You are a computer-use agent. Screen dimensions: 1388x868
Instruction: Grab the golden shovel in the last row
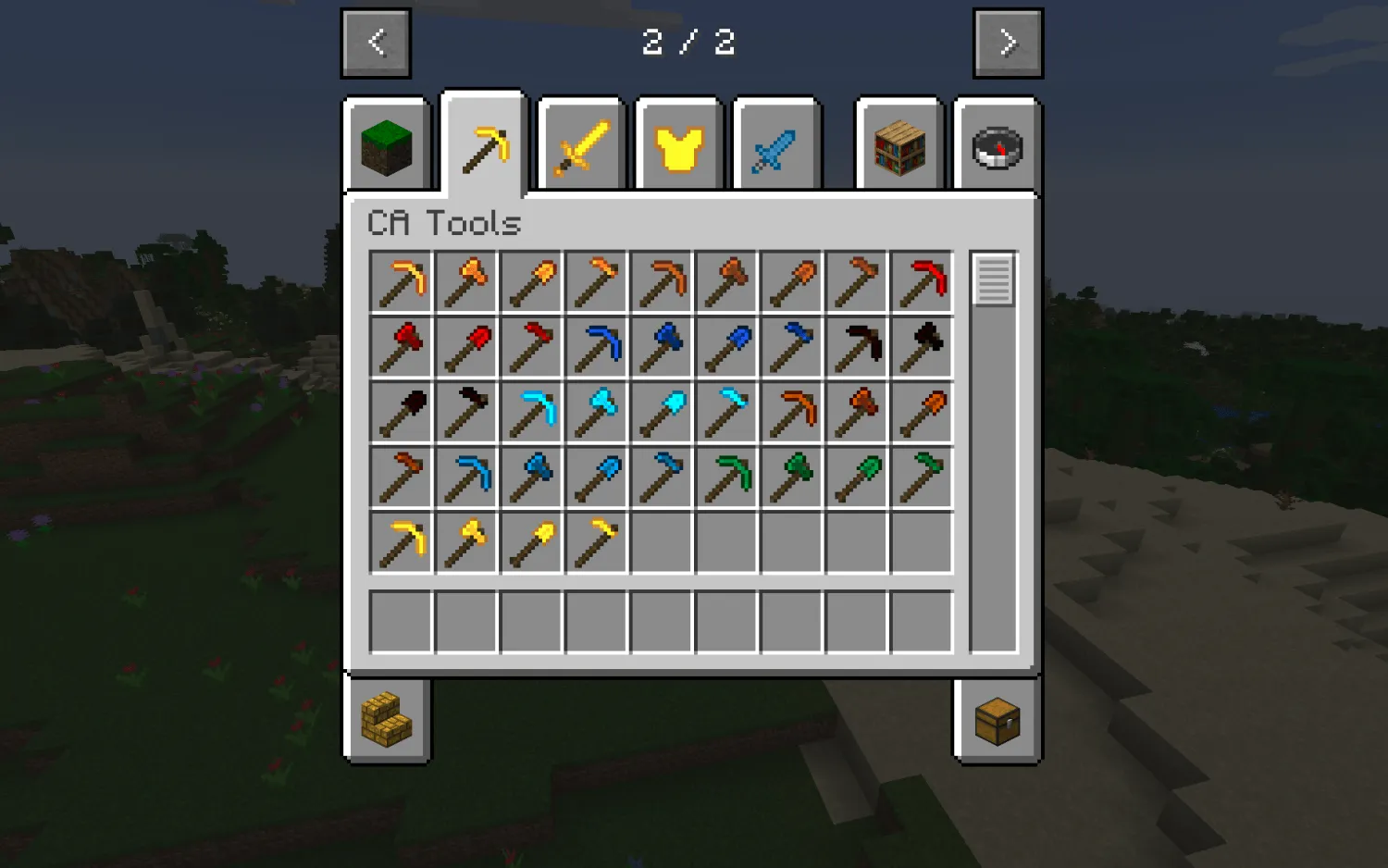(x=531, y=541)
